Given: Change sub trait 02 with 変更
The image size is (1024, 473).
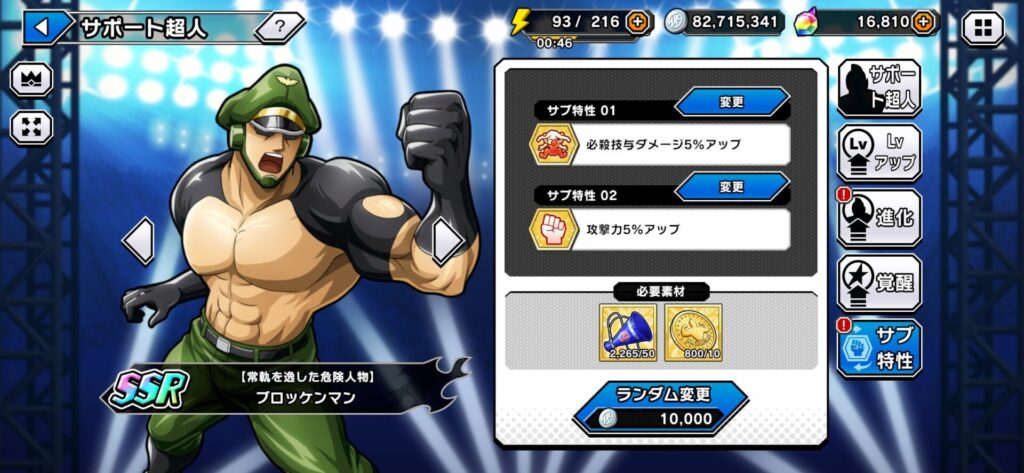Looking at the screenshot, I should coord(732,187).
